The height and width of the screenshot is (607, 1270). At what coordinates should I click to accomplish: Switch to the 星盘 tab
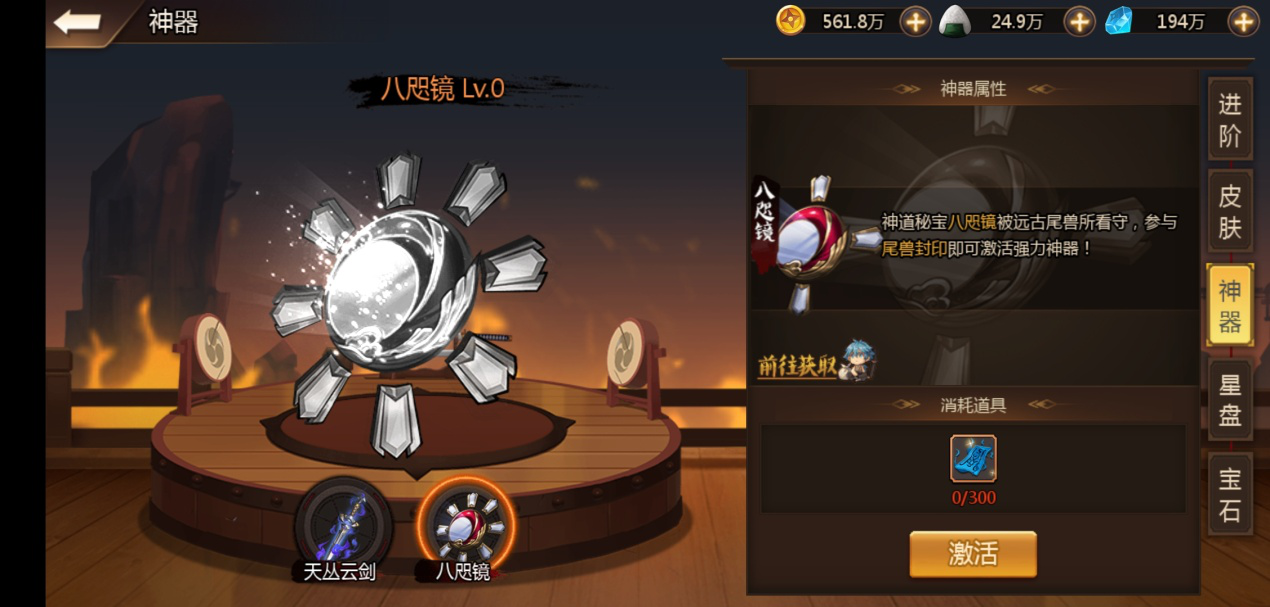pos(1229,400)
